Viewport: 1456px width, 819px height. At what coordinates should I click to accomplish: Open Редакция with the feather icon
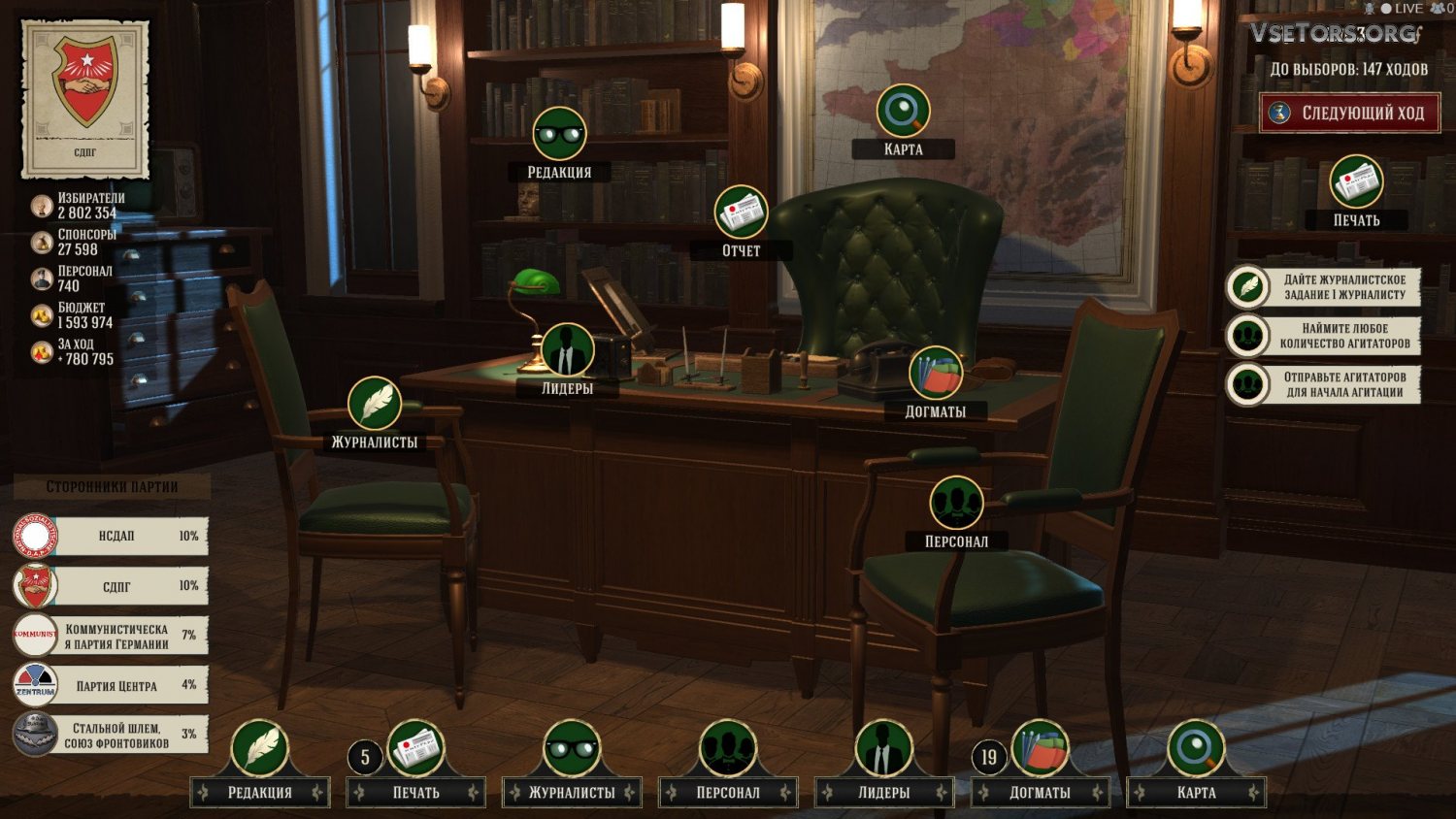pyautogui.click(x=259, y=749)
